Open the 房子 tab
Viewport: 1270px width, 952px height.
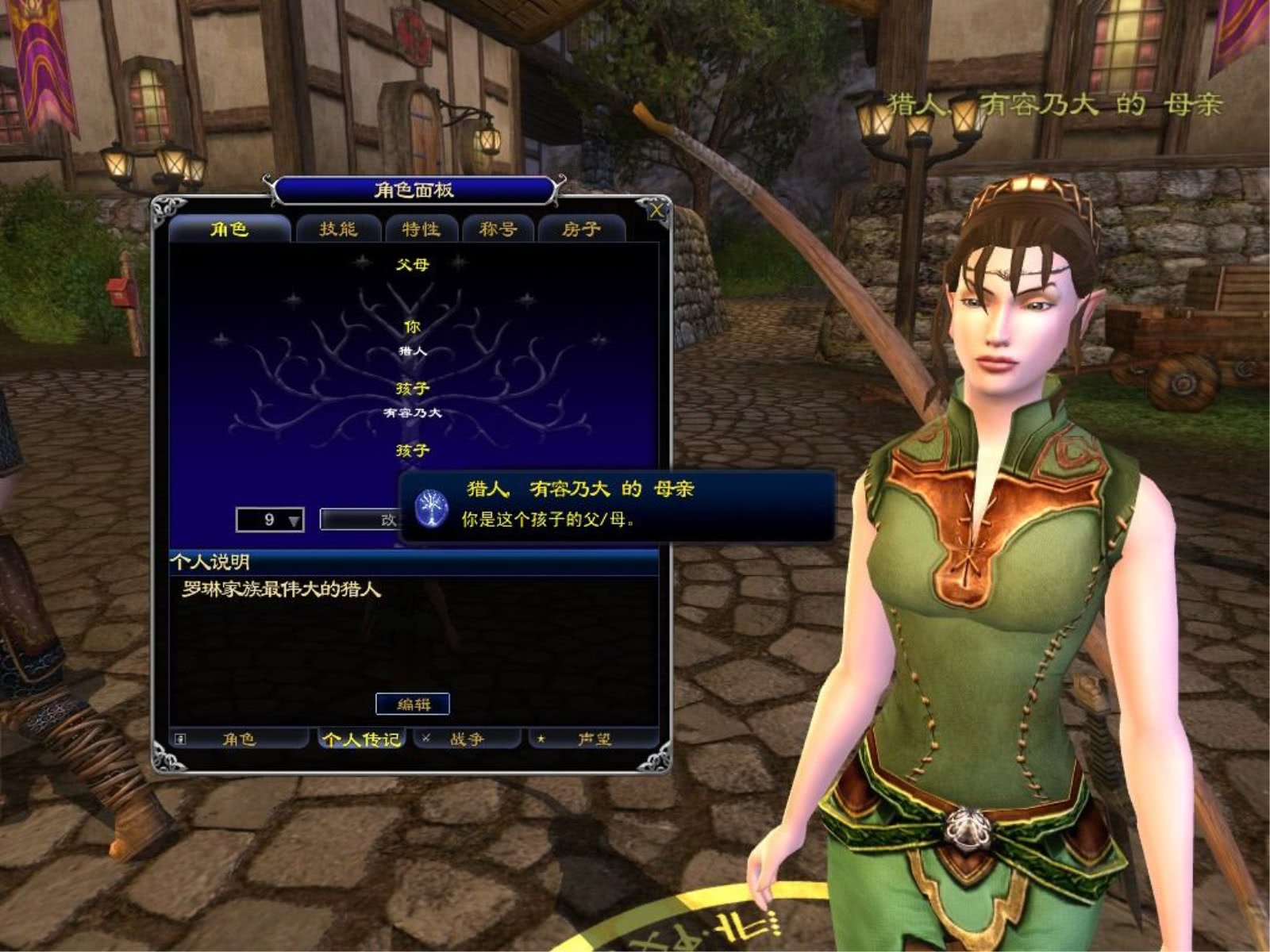coord(583,229)
